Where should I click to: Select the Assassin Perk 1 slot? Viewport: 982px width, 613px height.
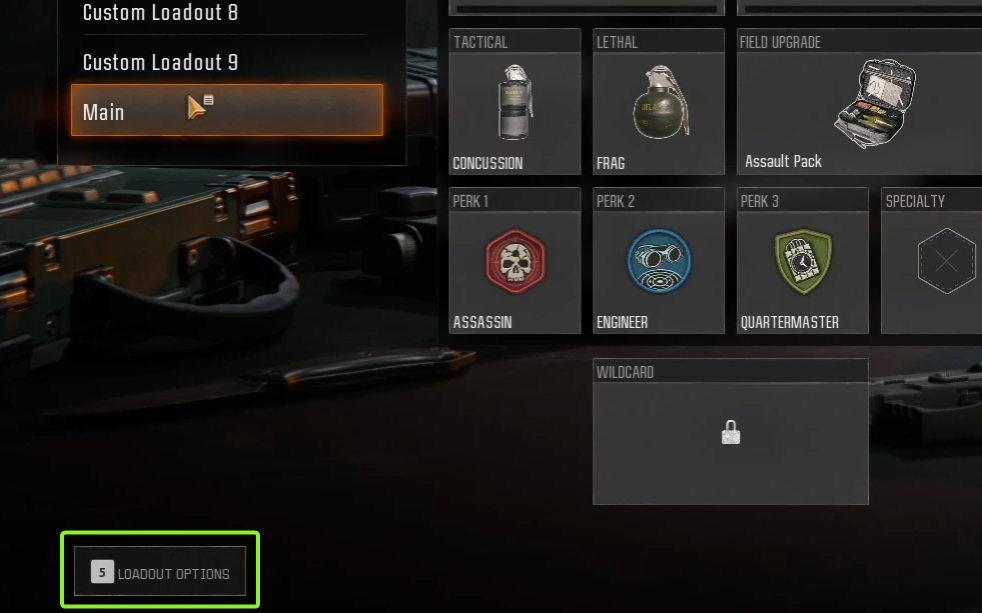514,261
